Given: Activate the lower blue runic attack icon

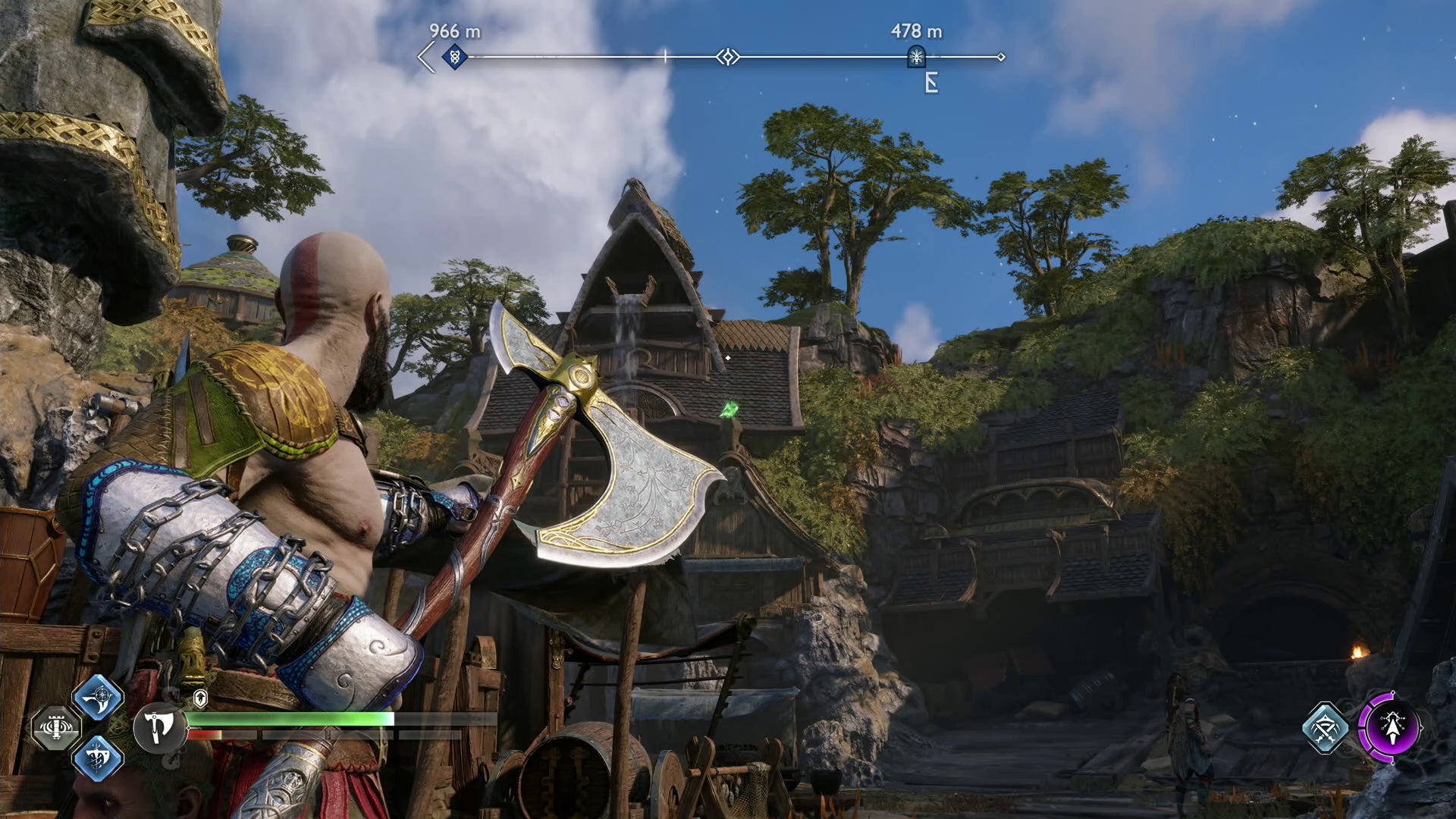Looking at the screenshot, I should tap(98, 758).
